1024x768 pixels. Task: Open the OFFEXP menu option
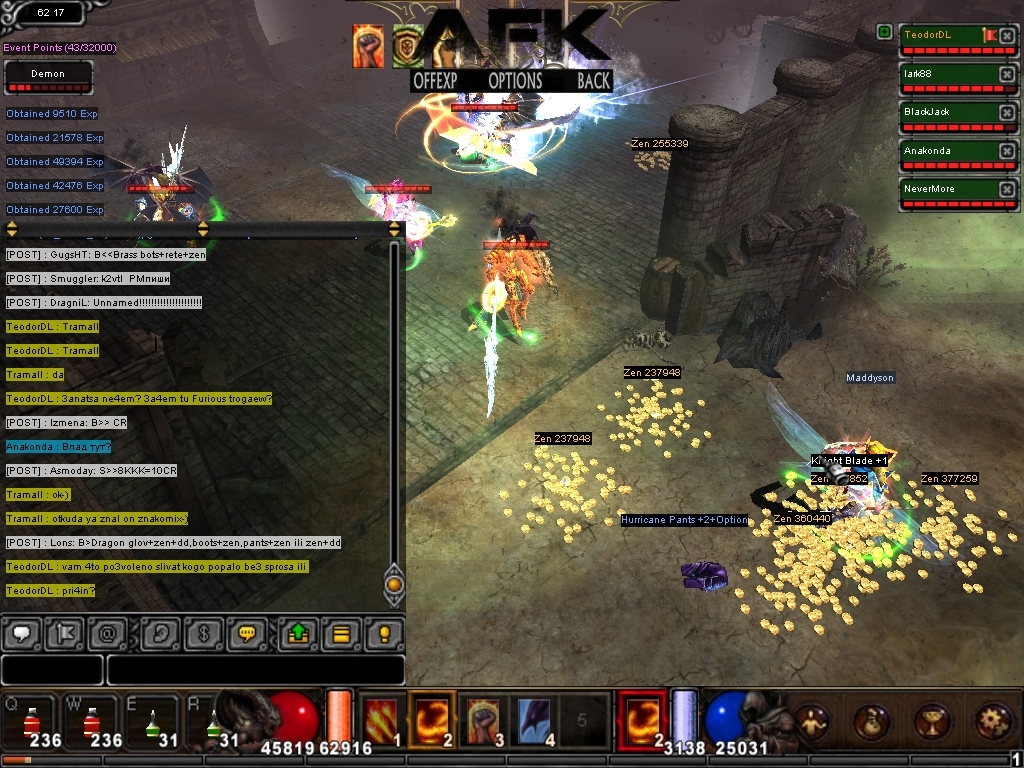(441, 81)
